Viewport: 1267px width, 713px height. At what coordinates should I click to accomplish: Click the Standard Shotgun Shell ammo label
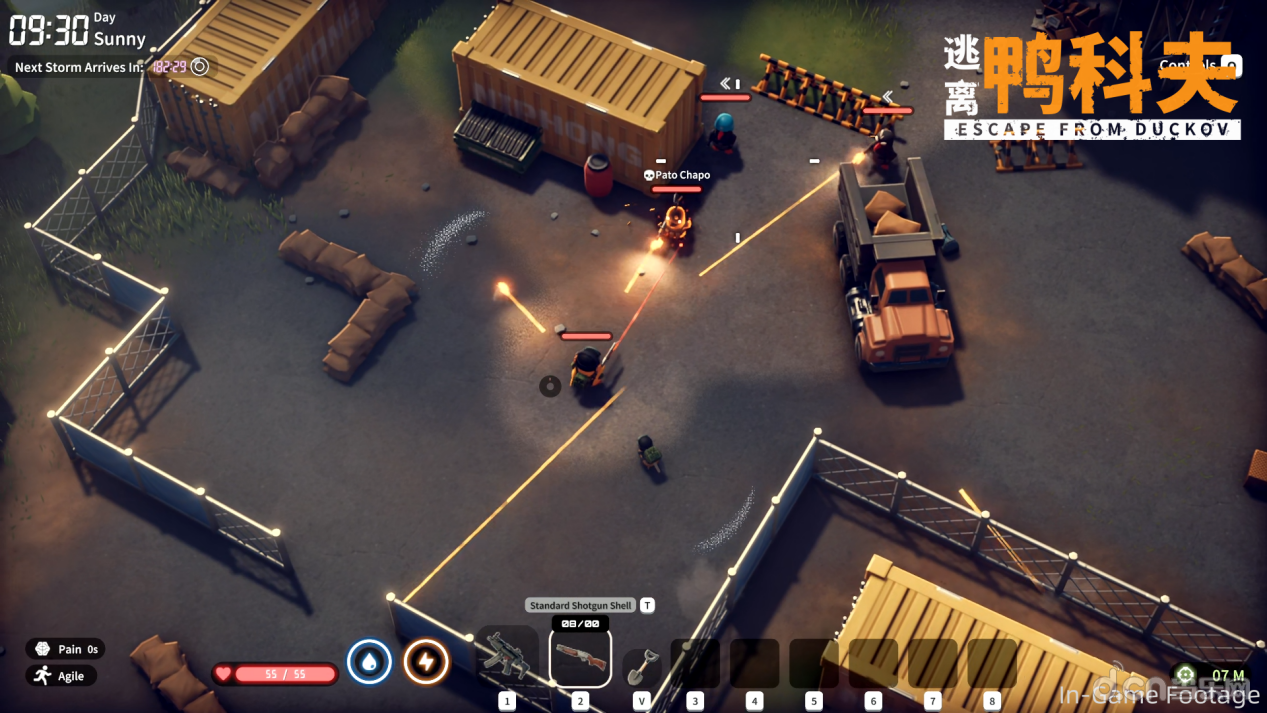pyautogui.click(x=580, y=605)
